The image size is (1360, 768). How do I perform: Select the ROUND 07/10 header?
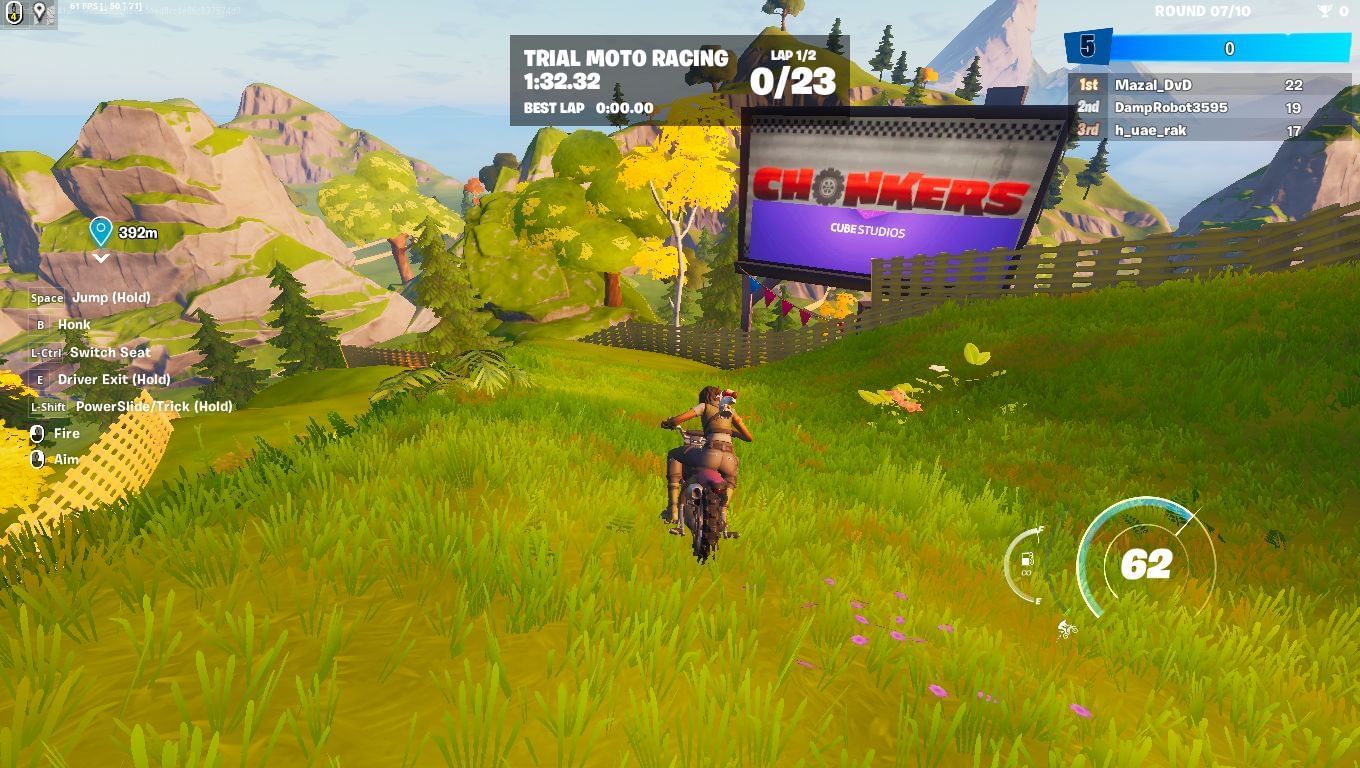click(1203, 12)
